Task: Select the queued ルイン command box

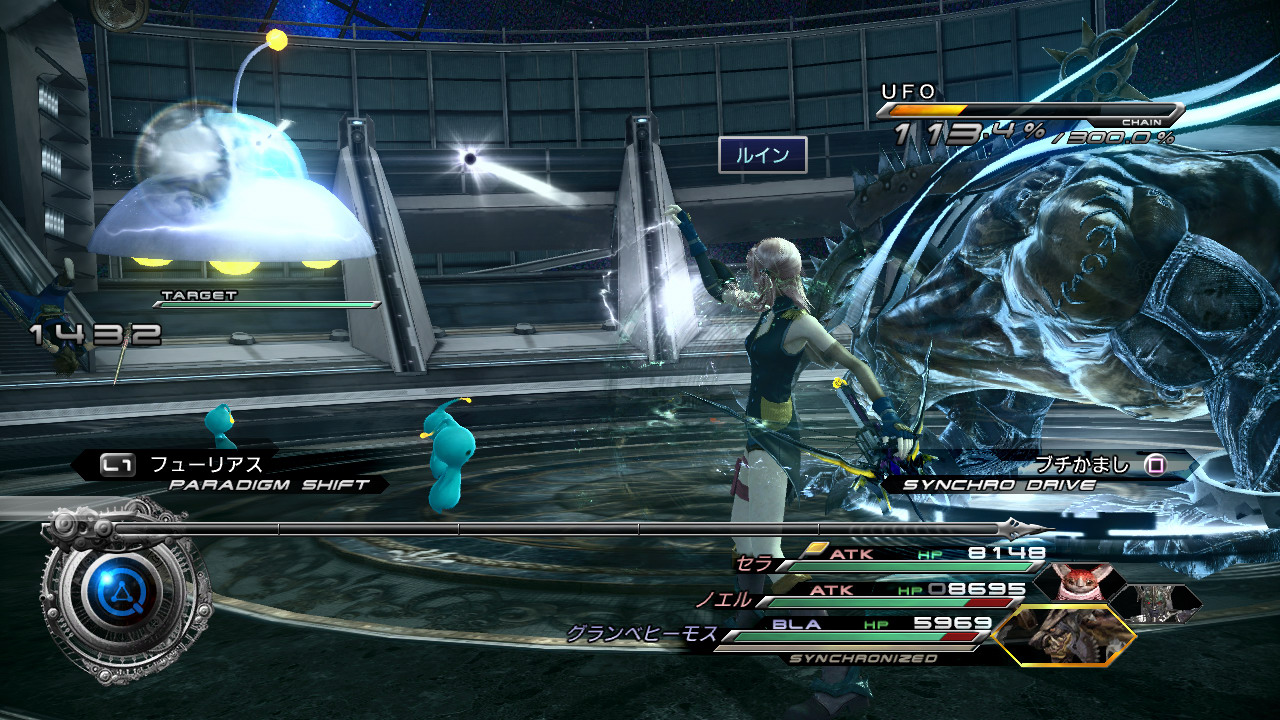Action: point(762,155)
